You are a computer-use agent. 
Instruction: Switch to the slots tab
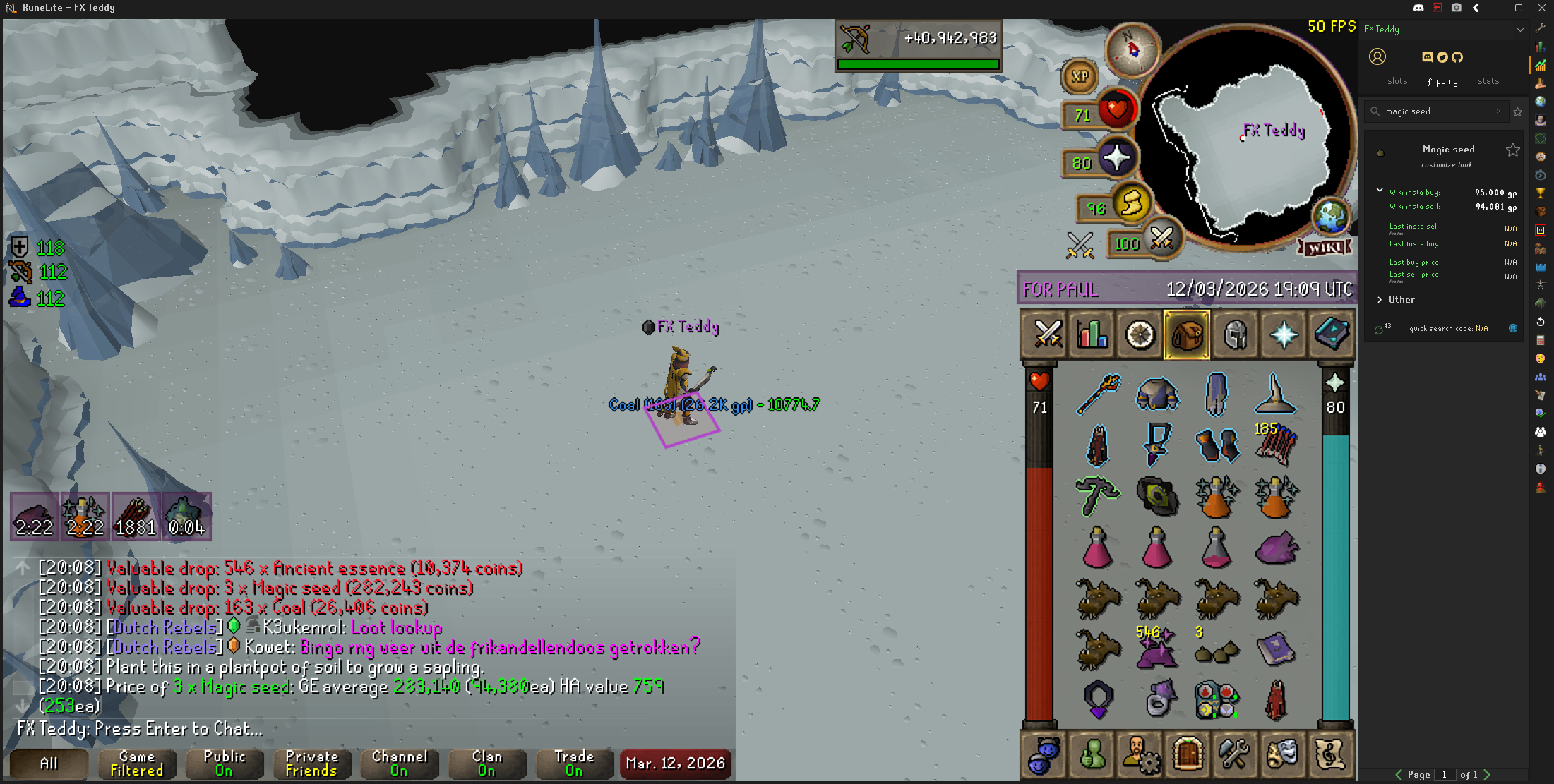[x=1397, y=81]
